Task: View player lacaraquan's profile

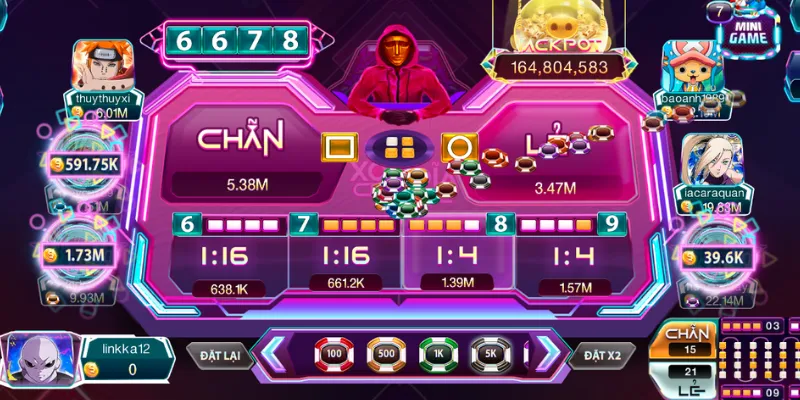Action: (711, 160)
